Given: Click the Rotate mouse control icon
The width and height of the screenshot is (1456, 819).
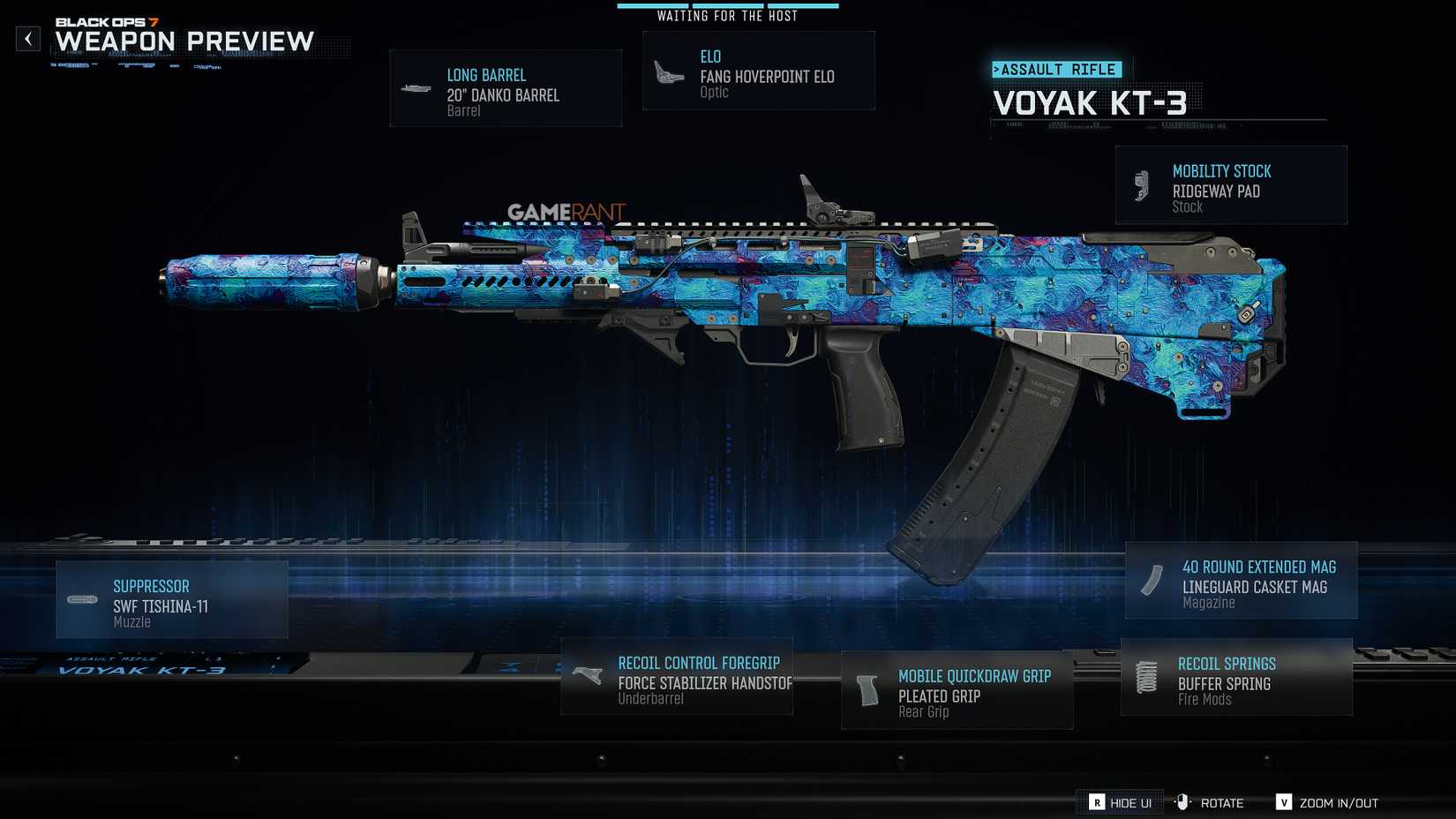Looking at the screenshot, I should click(x=1182, y=802).
